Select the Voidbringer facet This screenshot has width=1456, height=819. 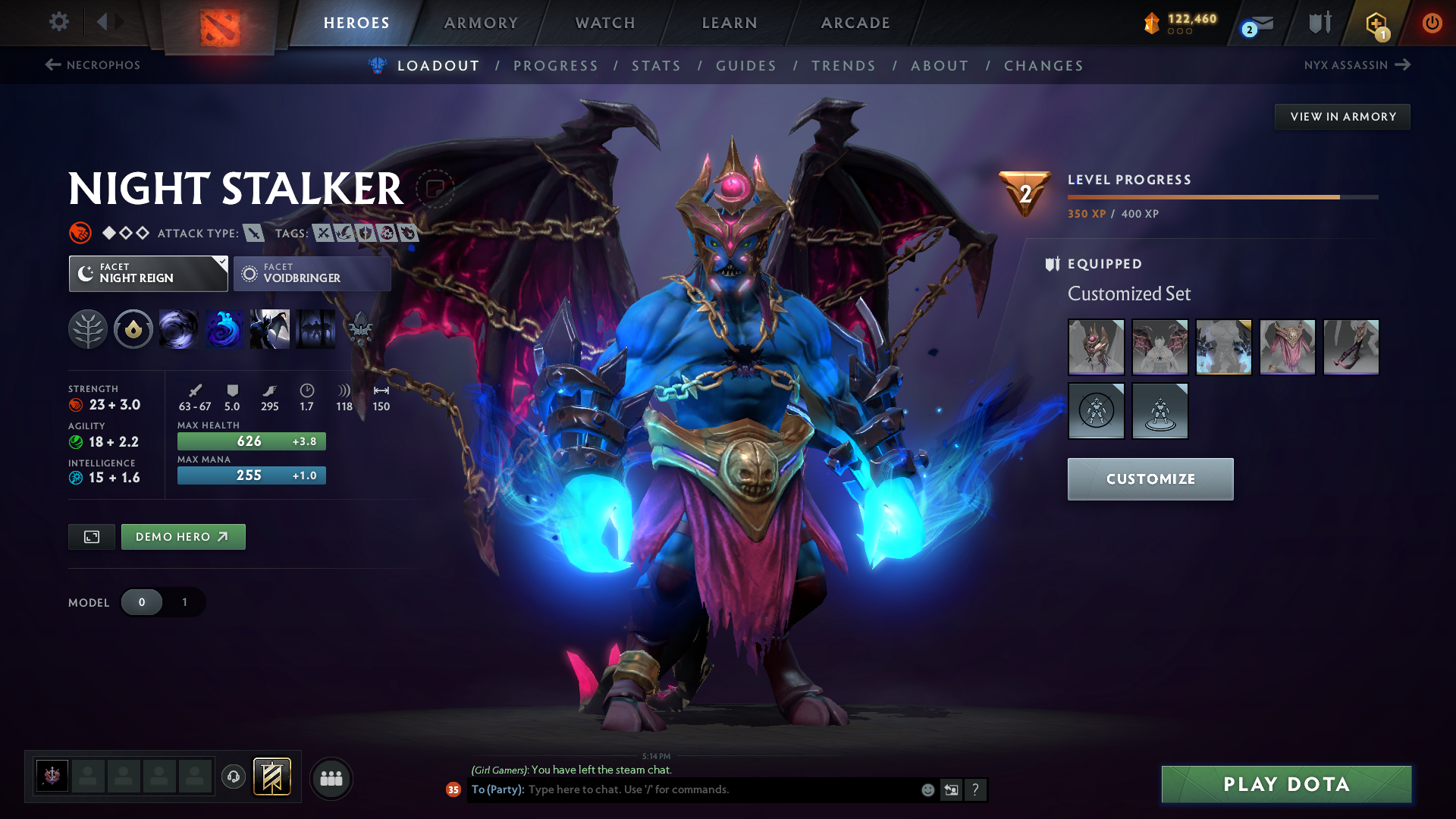pos(312,273)
